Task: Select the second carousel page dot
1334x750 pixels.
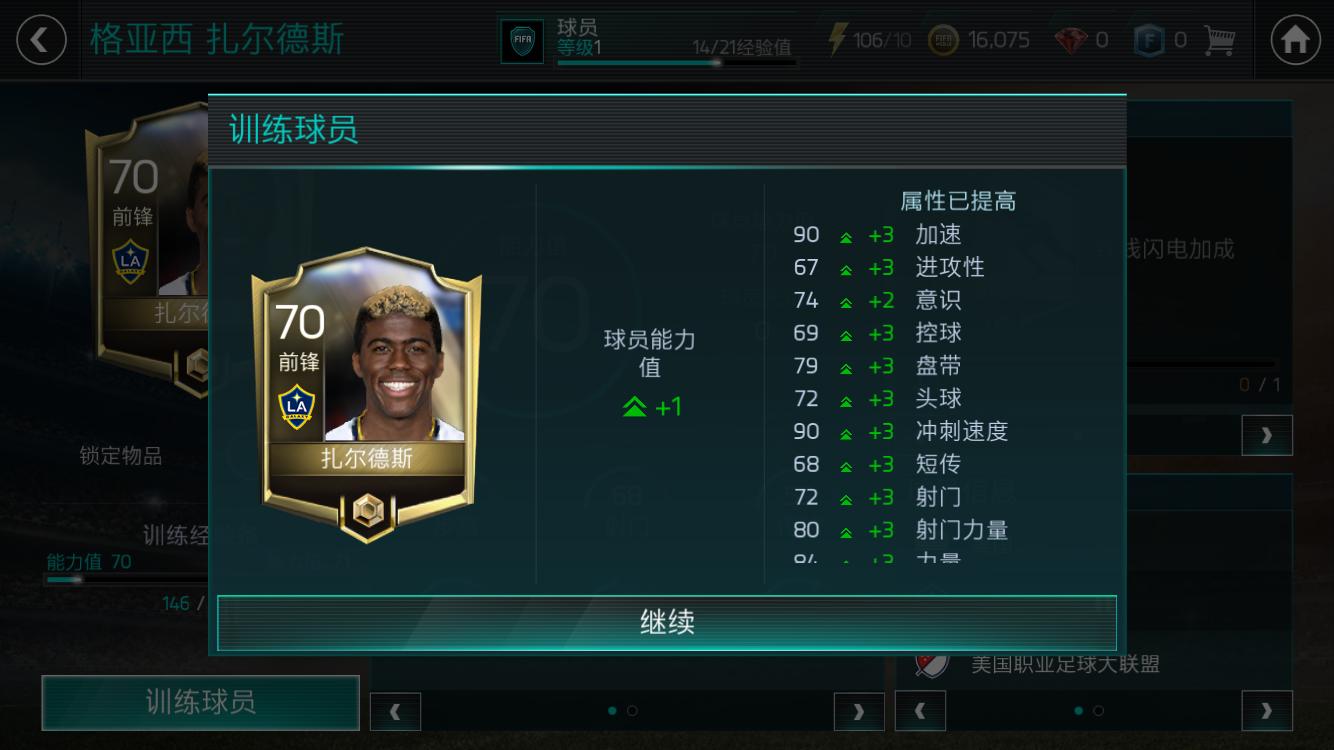Action: (x=631, y=711)
